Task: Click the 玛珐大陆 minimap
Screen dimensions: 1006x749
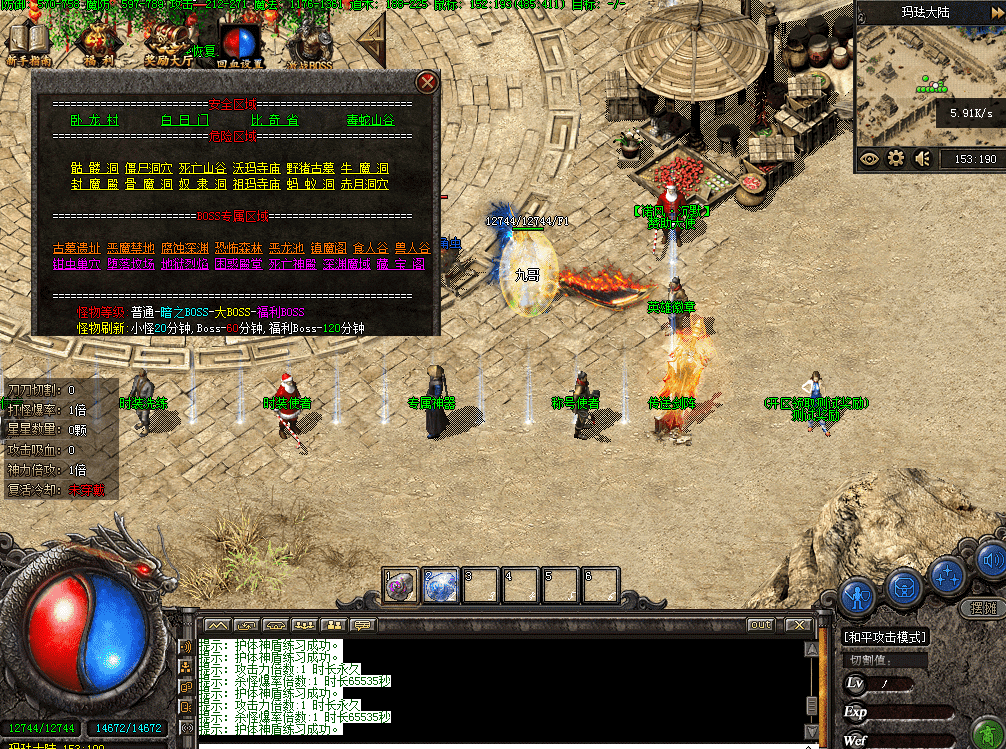Action: coord(928,90)
